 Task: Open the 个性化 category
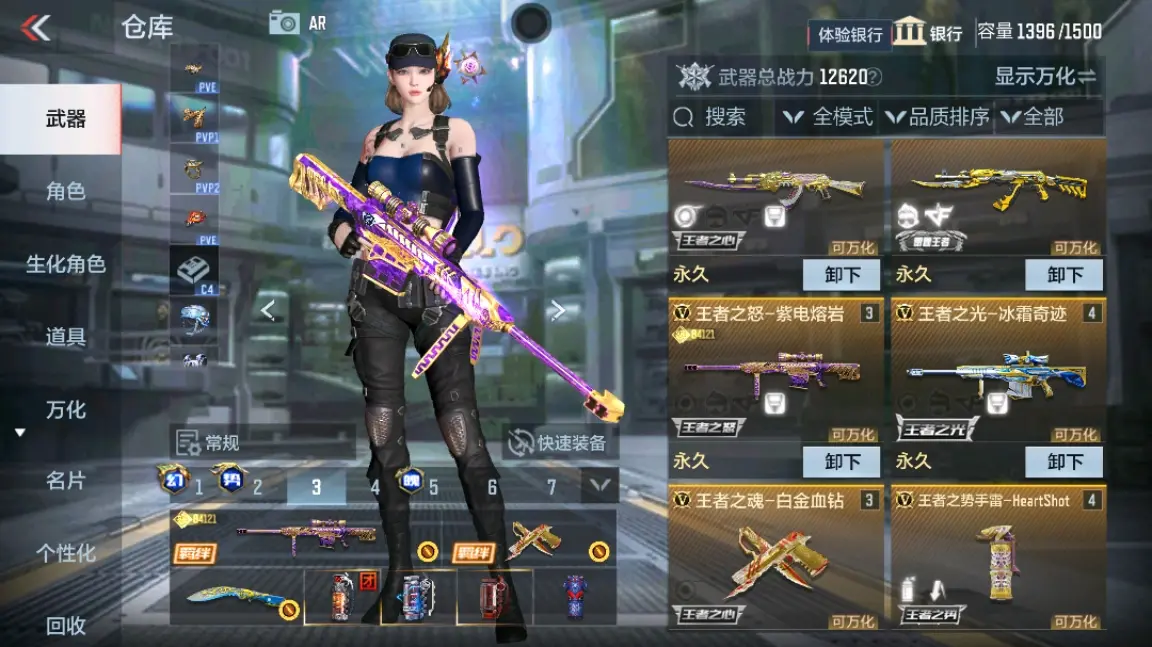[x=65, y=553]
